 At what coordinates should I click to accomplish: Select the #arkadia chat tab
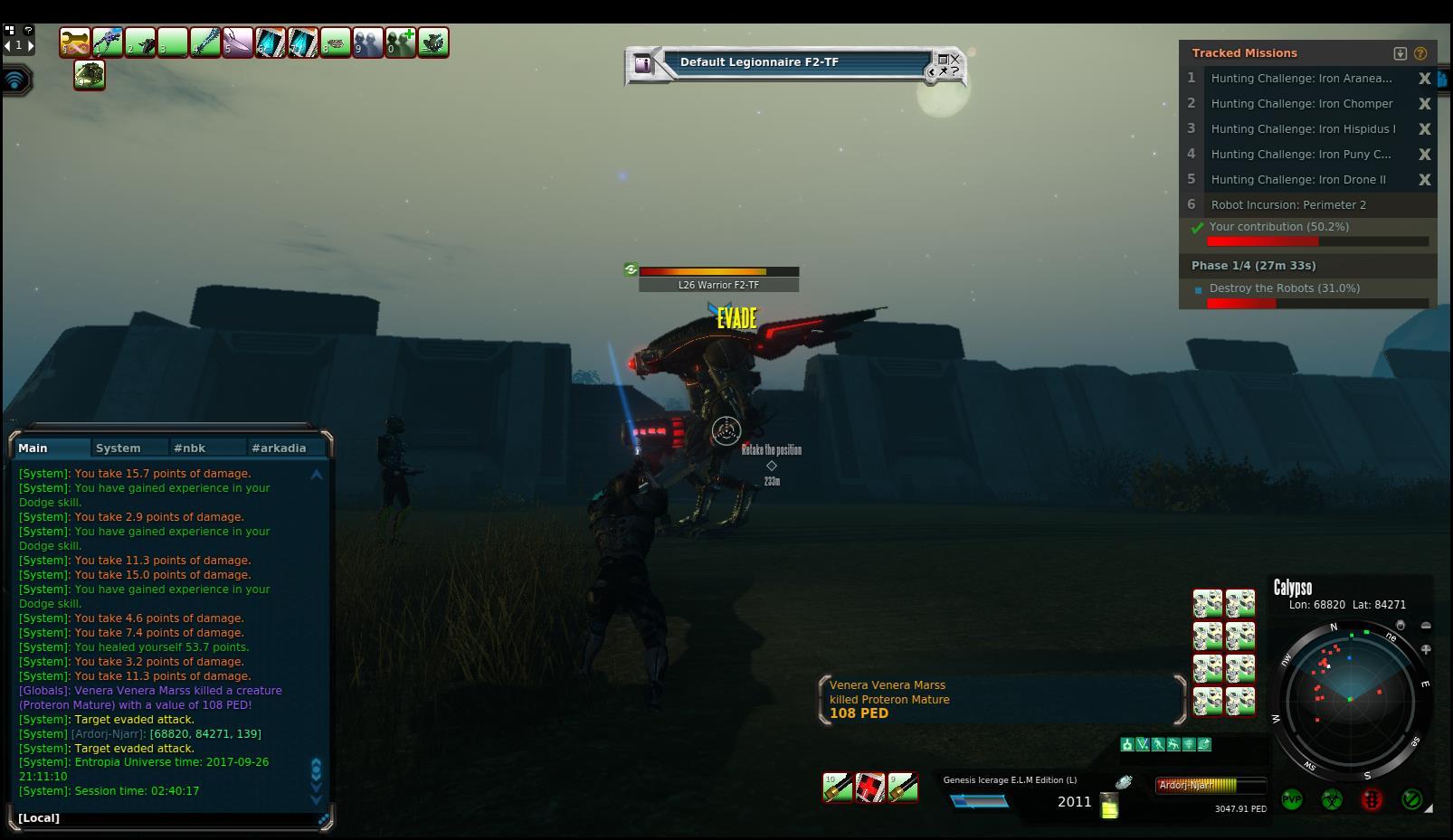pos(279,448)
